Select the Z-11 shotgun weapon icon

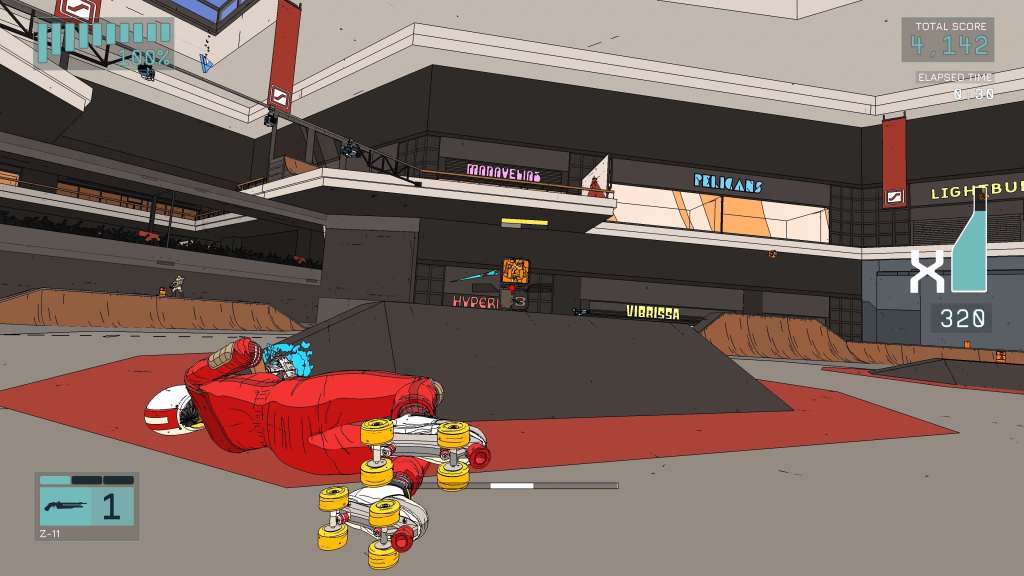66,505
